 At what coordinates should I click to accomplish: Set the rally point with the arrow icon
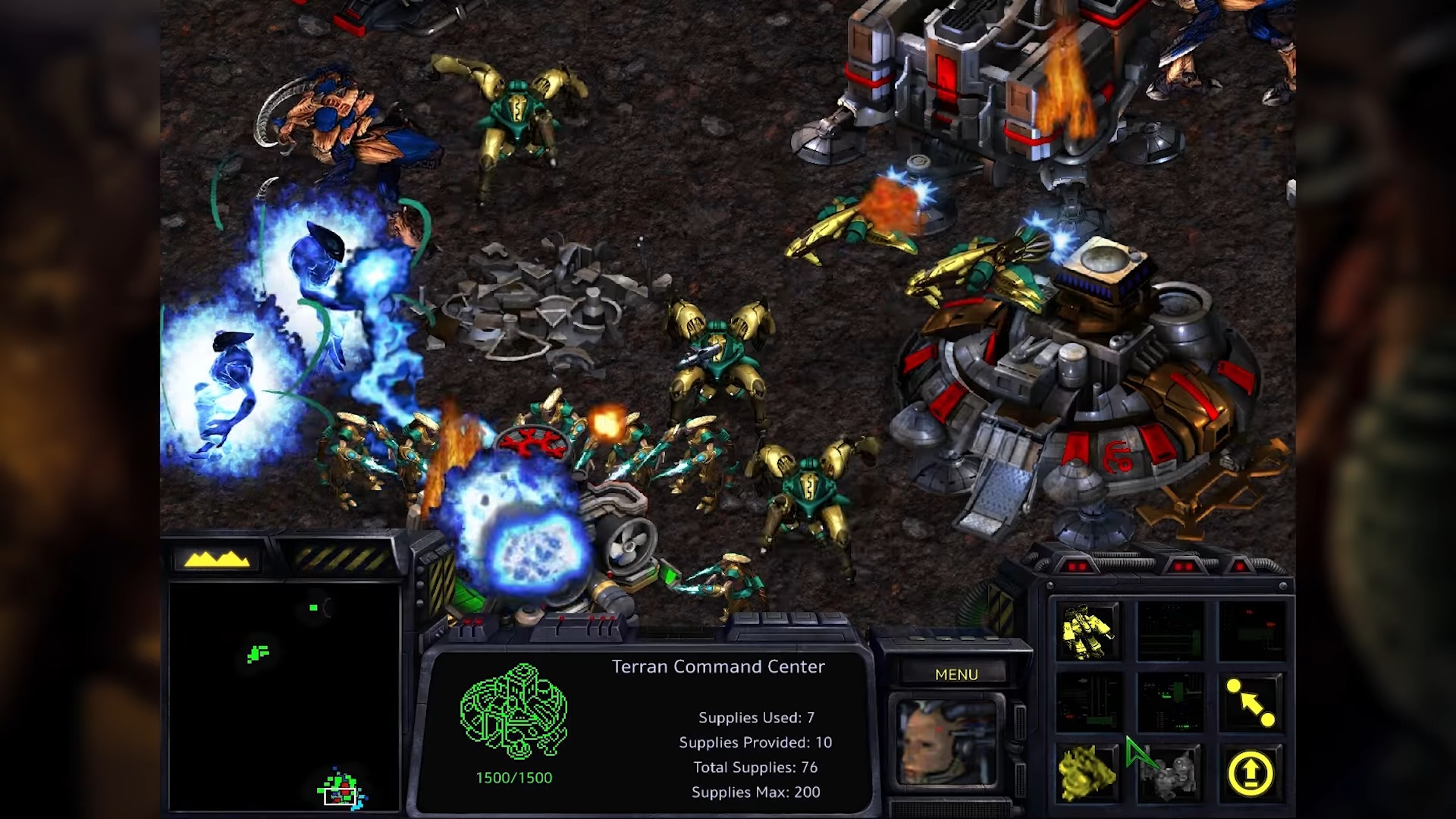(x=1250, y=703)
